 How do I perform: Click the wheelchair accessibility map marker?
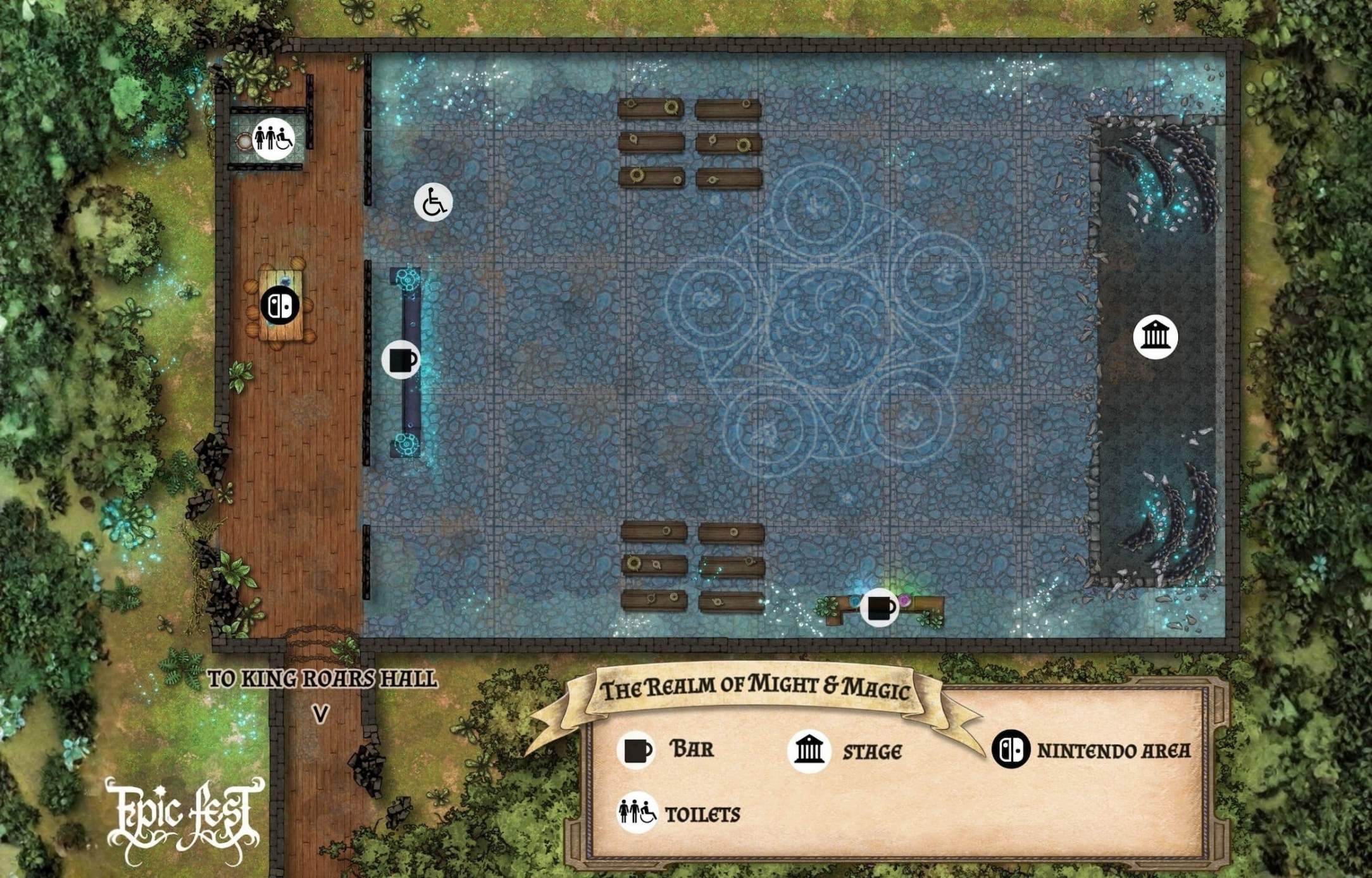433,202
